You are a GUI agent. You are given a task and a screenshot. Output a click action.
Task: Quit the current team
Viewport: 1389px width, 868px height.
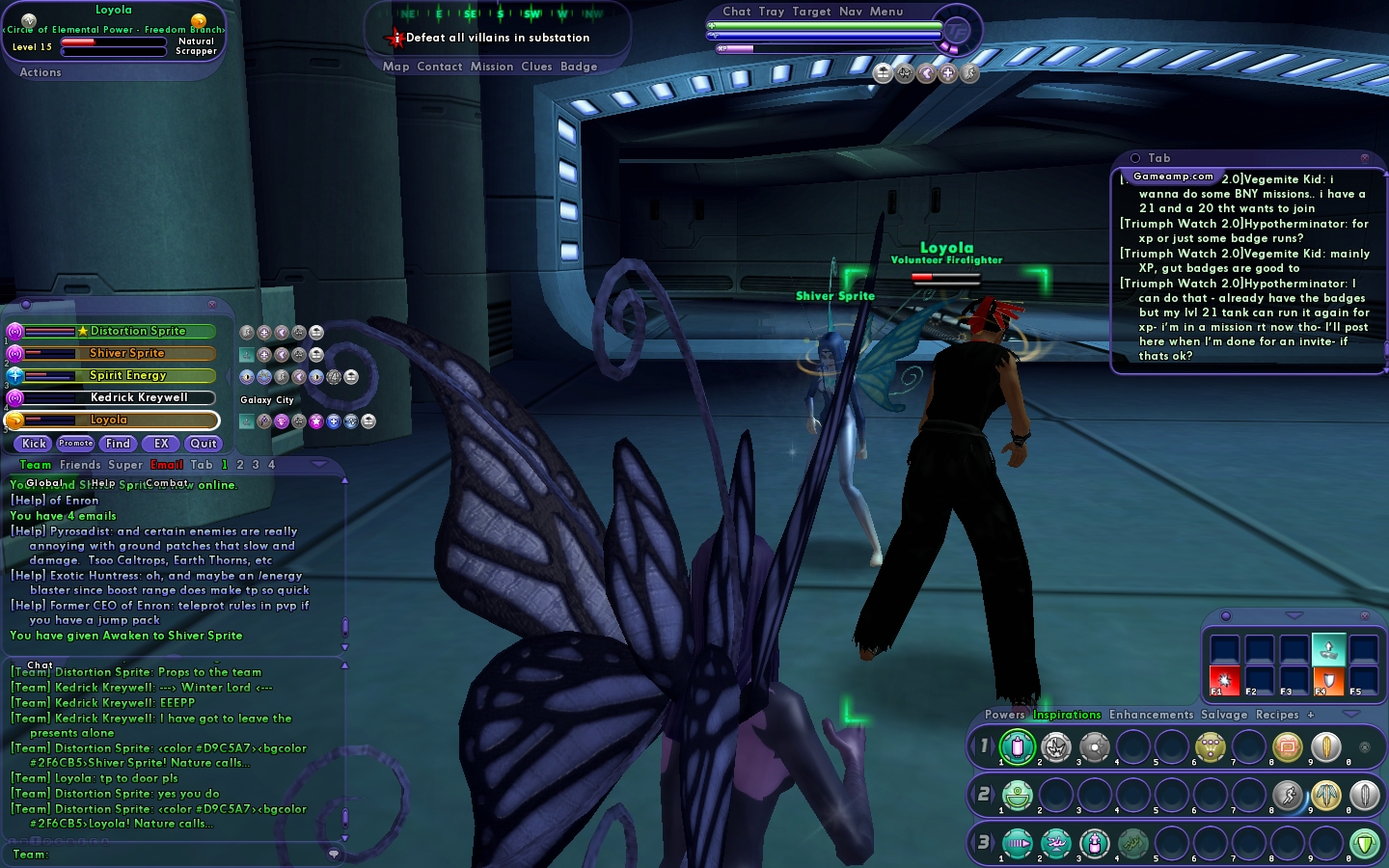click(203, 444)
